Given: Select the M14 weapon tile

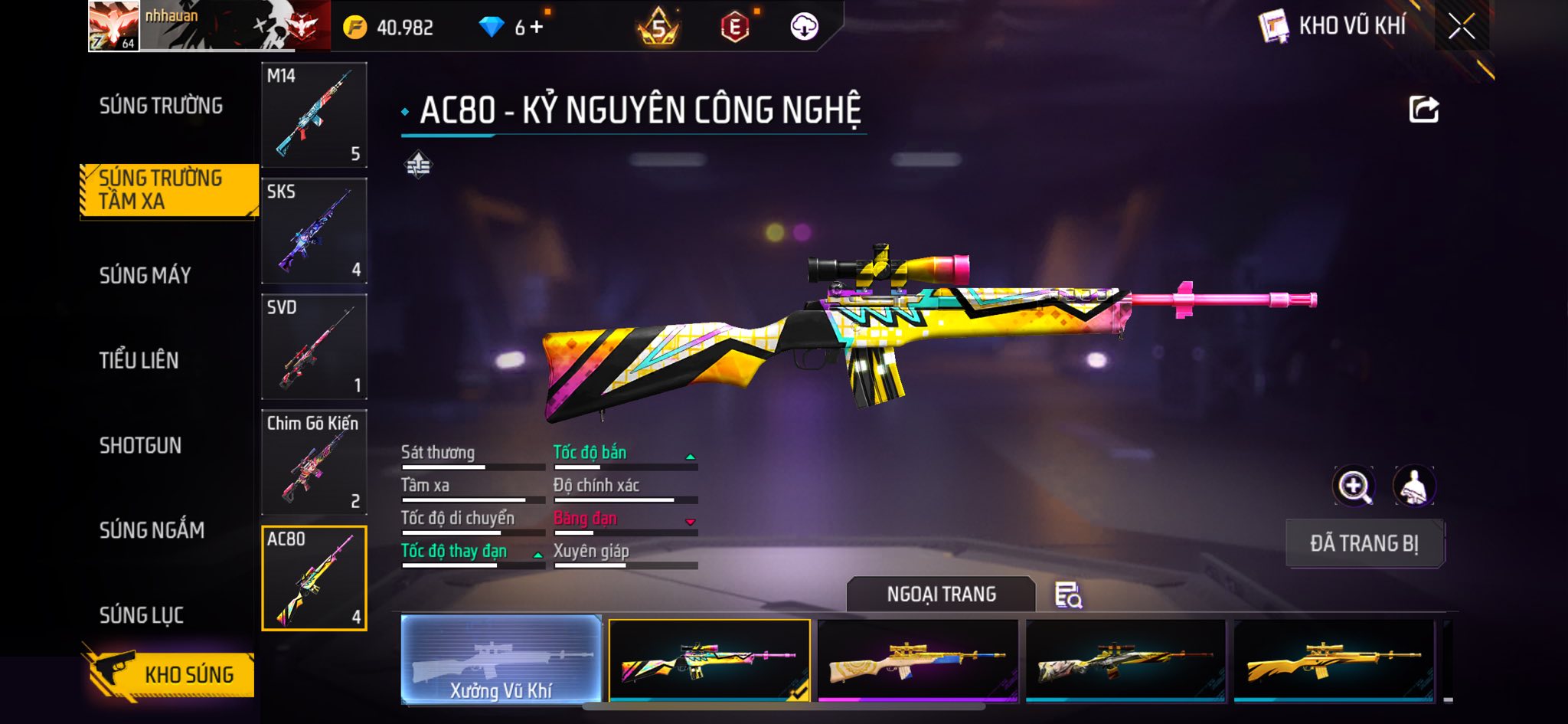Looking at the screenshot, I should (314, 115).
